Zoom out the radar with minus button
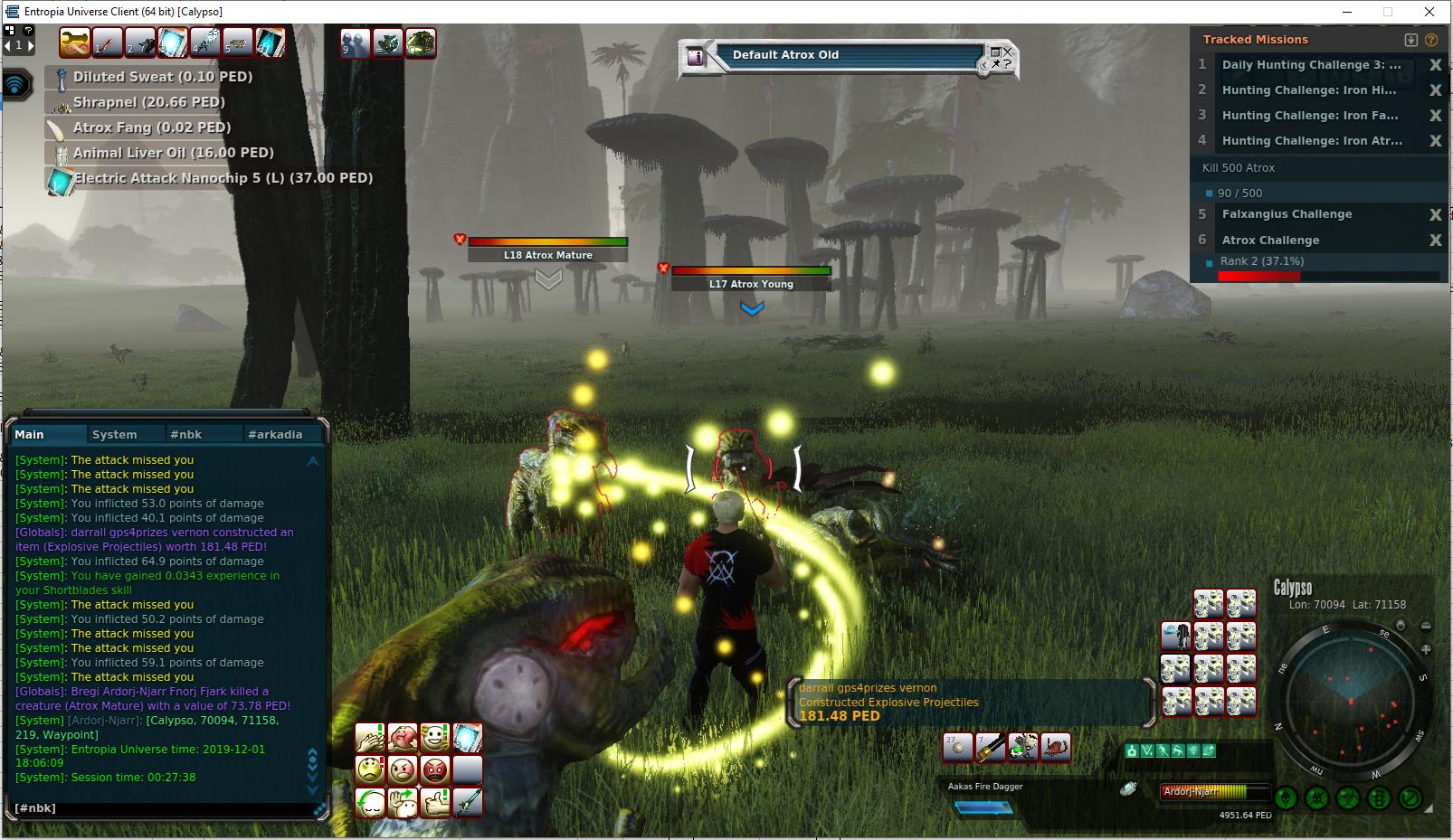 [1426, 626]
